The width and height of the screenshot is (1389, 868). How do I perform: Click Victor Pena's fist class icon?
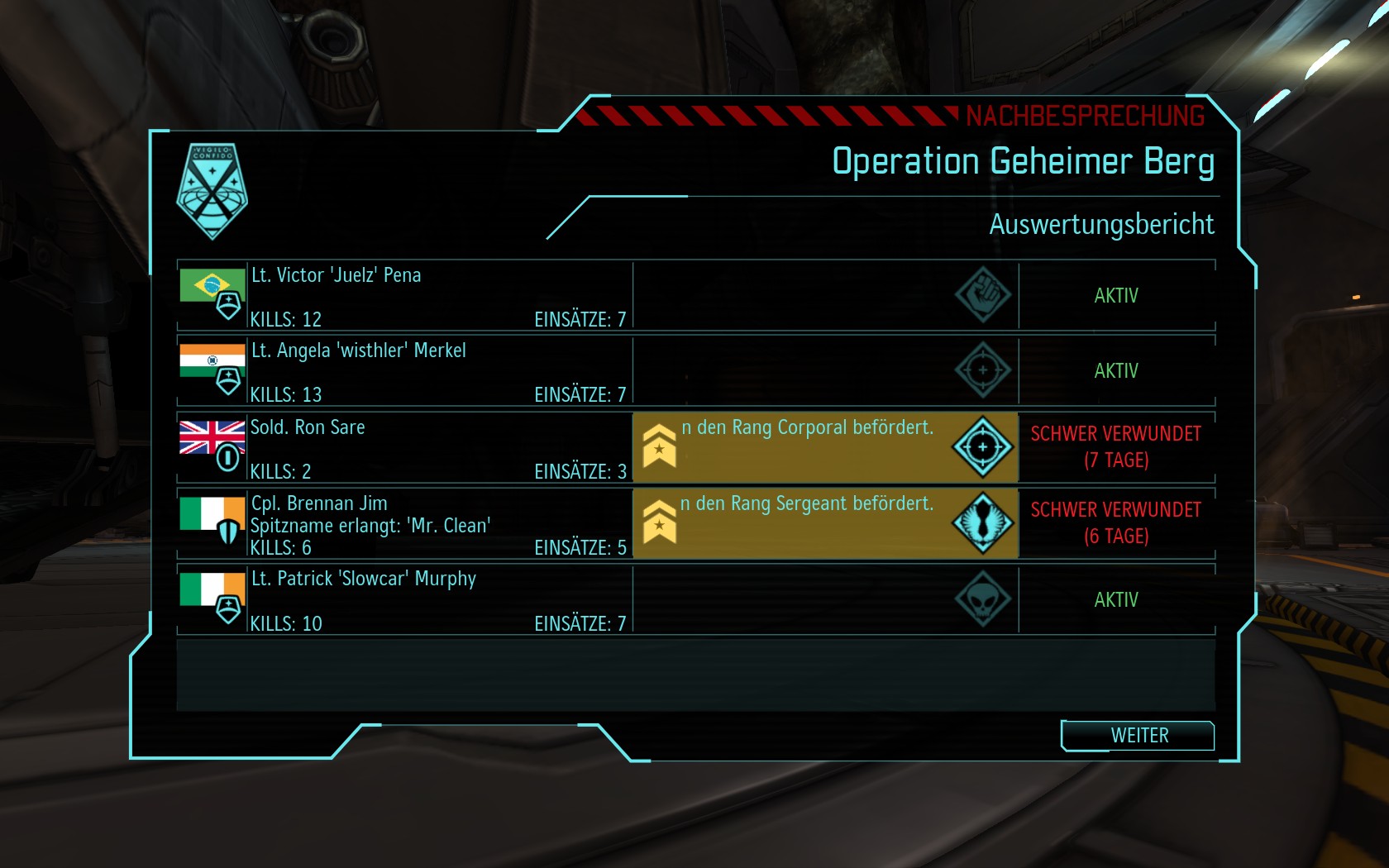pos(983,295)
